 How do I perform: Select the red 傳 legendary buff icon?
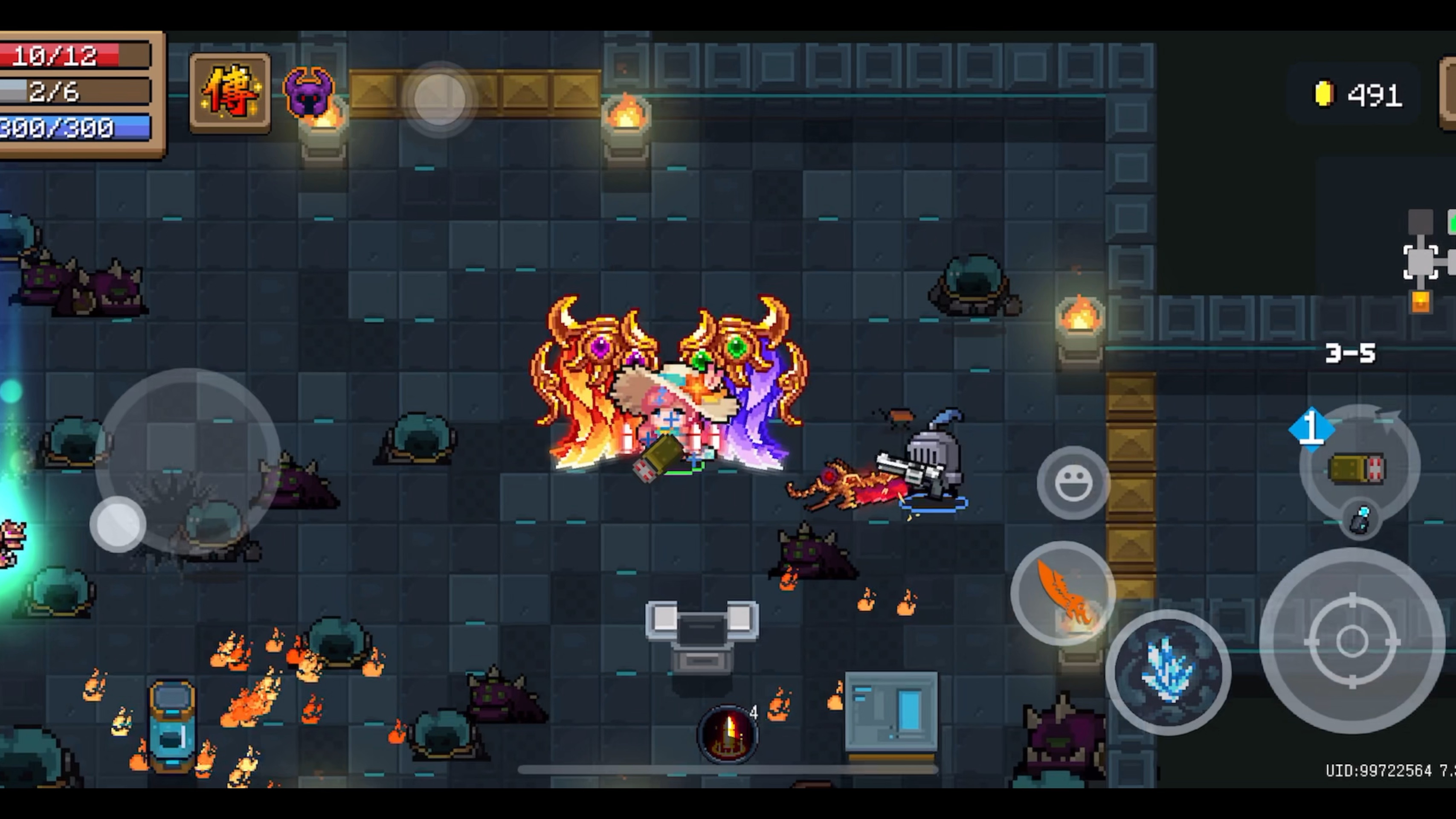[229, 93]
